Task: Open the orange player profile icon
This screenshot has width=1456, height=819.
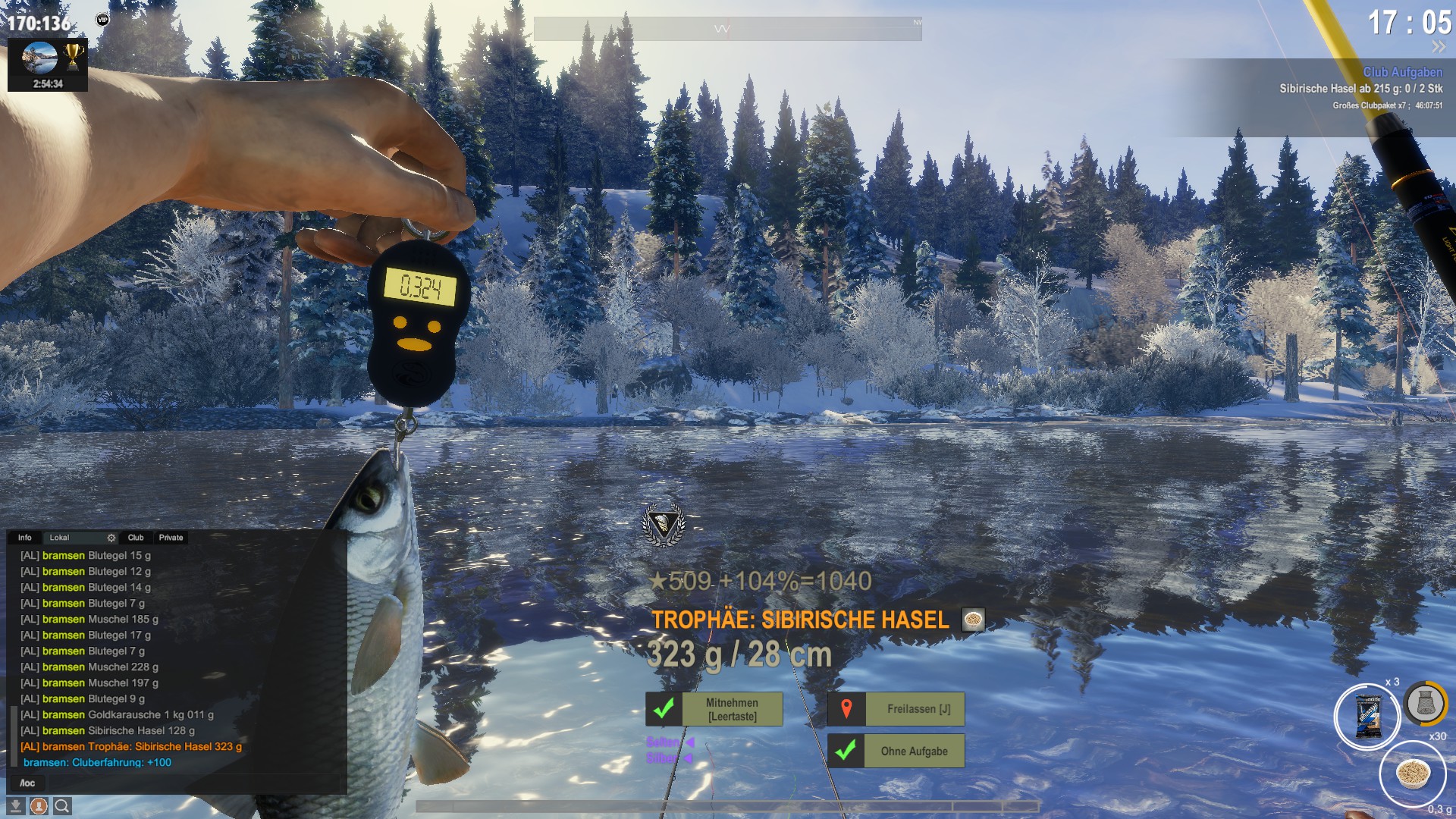Action: click(39, 805)
